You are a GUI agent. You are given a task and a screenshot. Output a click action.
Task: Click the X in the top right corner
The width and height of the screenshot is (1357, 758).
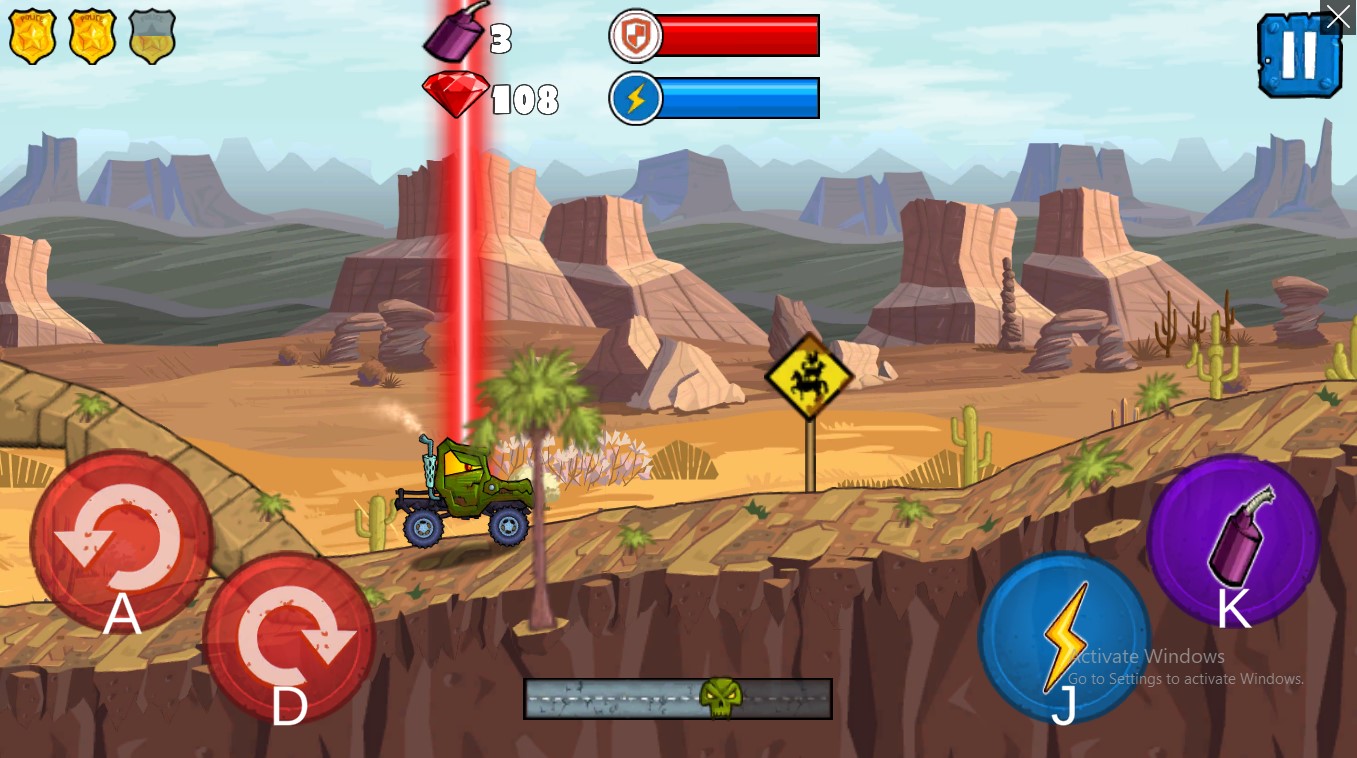[x=1338, y=16]
